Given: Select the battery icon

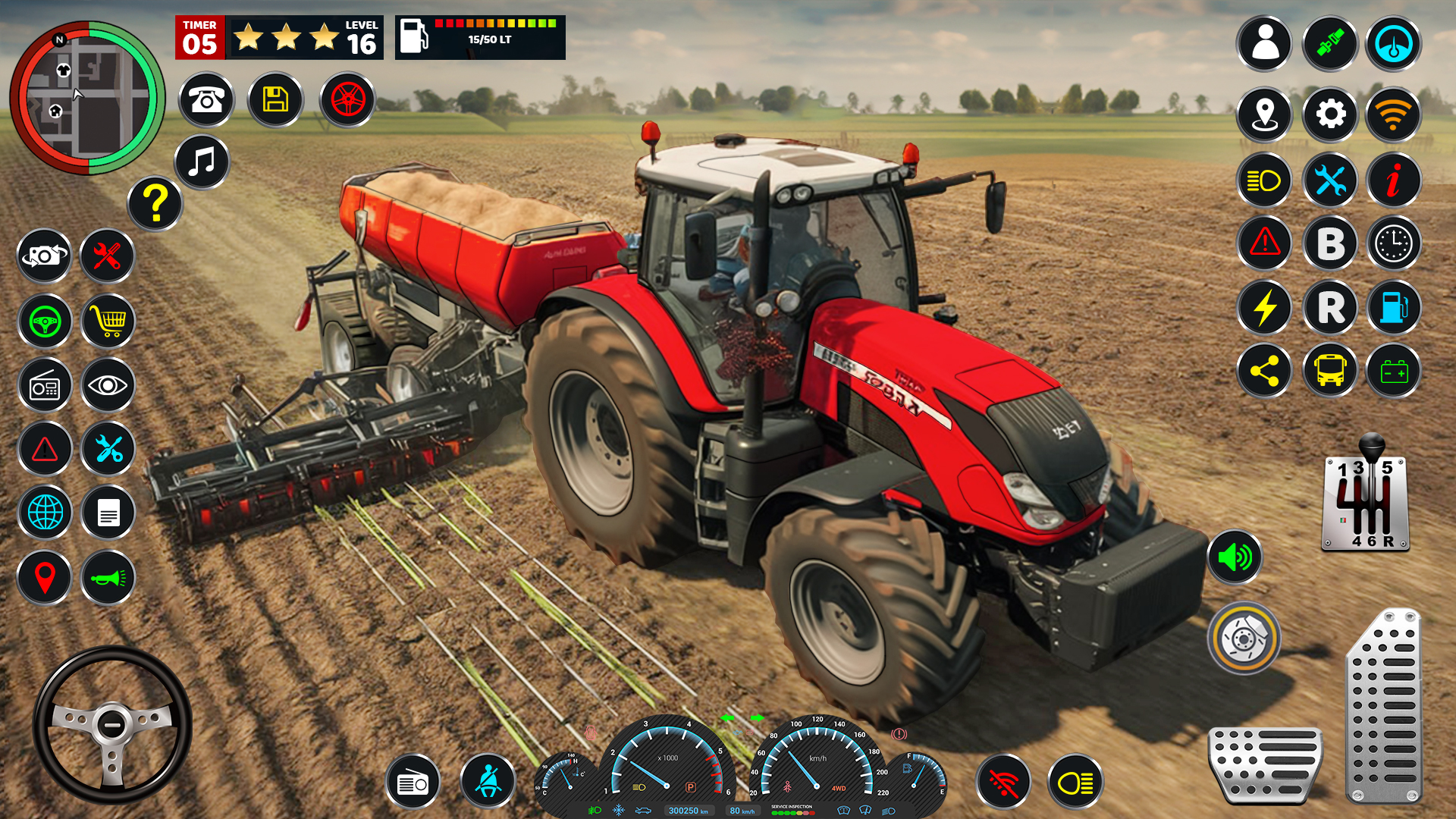Looking at the screenshot, I should 1394,371.
